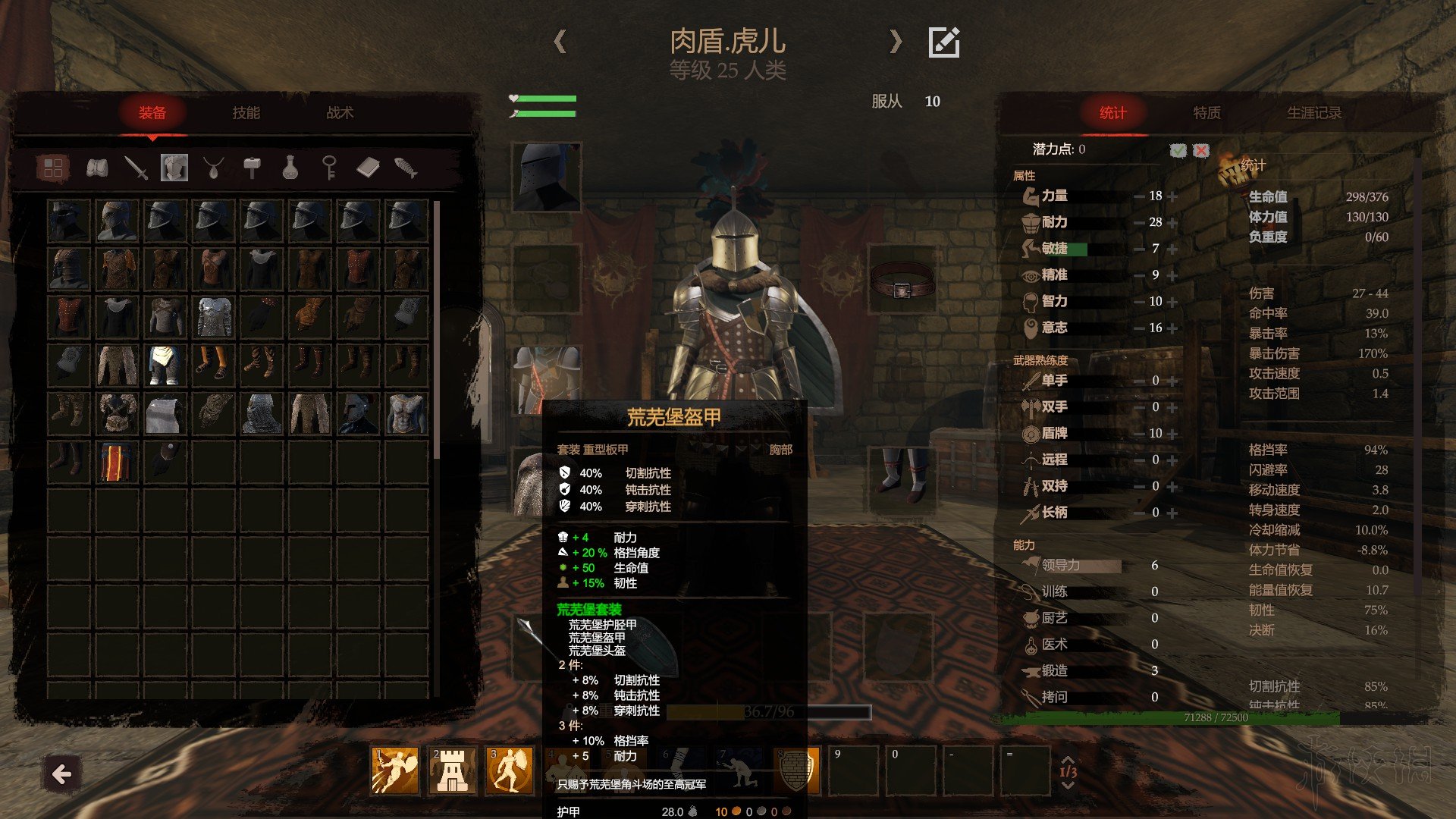This screenshot has width=1456, height=819.
Task: Filter inventory by key items icon
Action: click(x=329, y=168)
